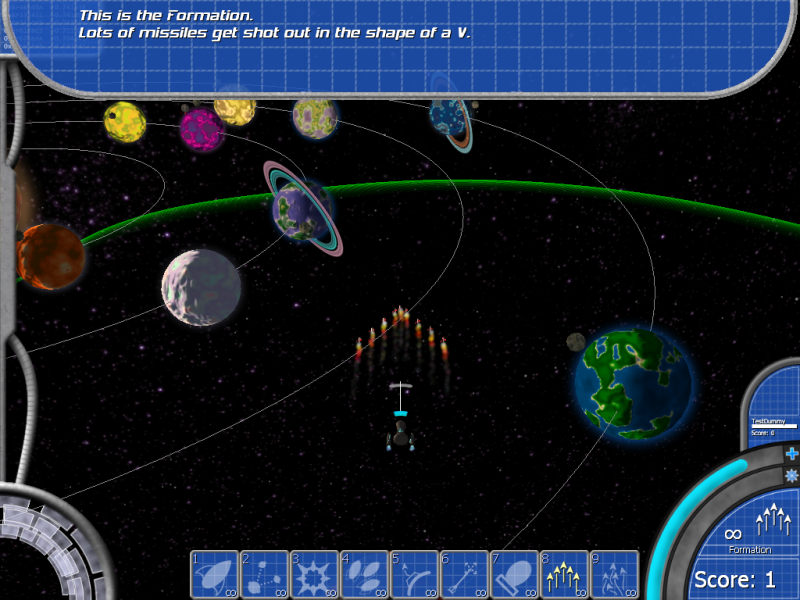Activate the Formation missiles in slot 8

[x=565, y=575]
